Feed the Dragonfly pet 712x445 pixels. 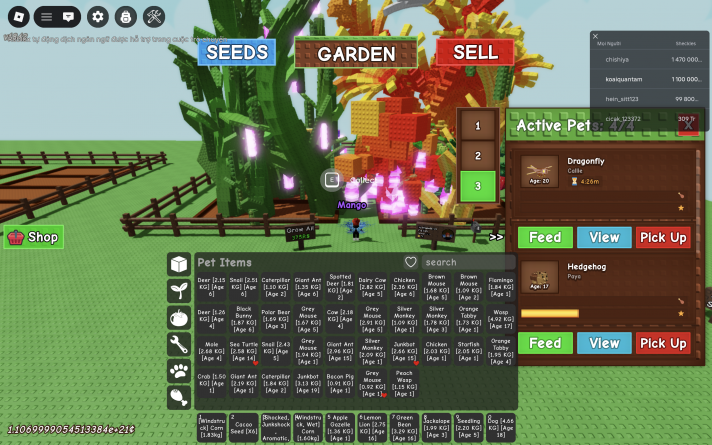[545, 237]
